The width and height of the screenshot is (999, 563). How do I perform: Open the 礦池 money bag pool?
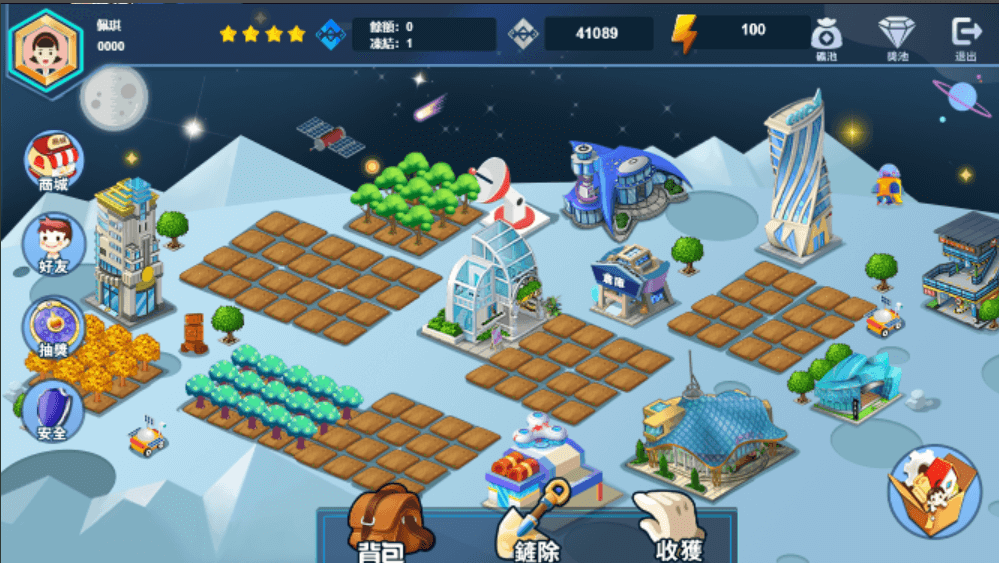[x=826, y=38]
